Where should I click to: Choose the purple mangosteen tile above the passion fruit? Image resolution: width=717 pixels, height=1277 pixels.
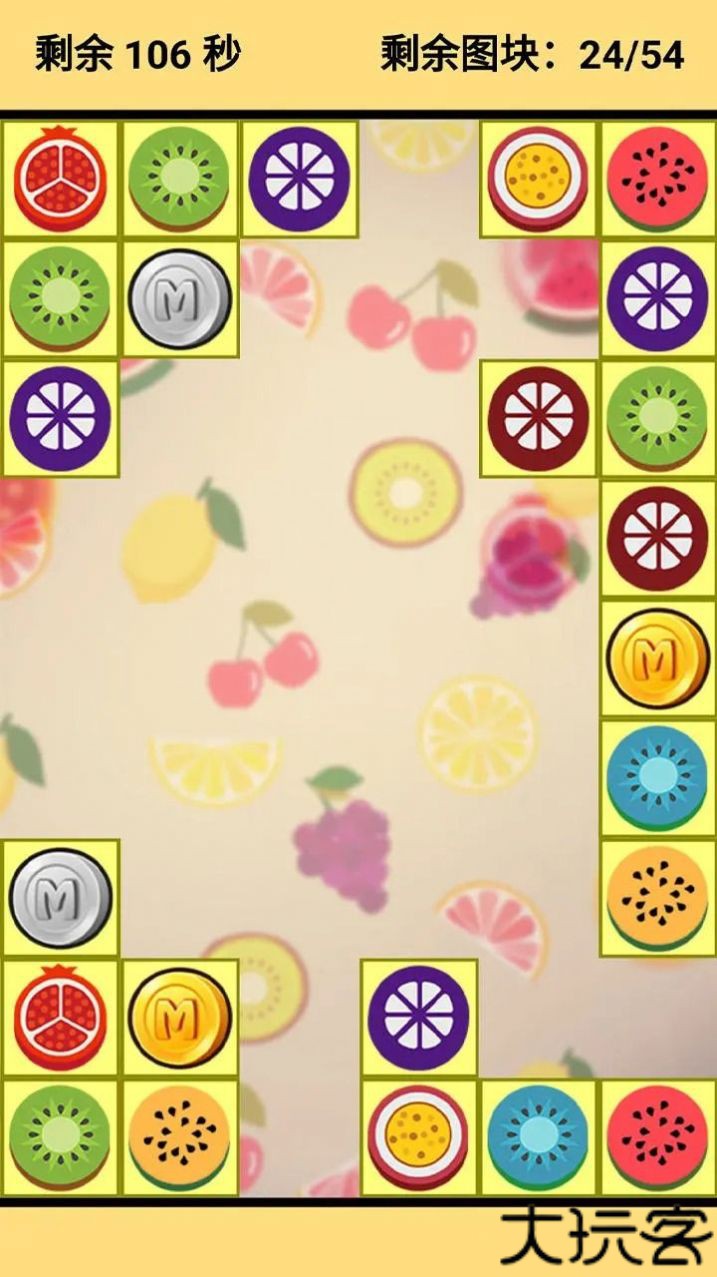[x=419, y=1018]
